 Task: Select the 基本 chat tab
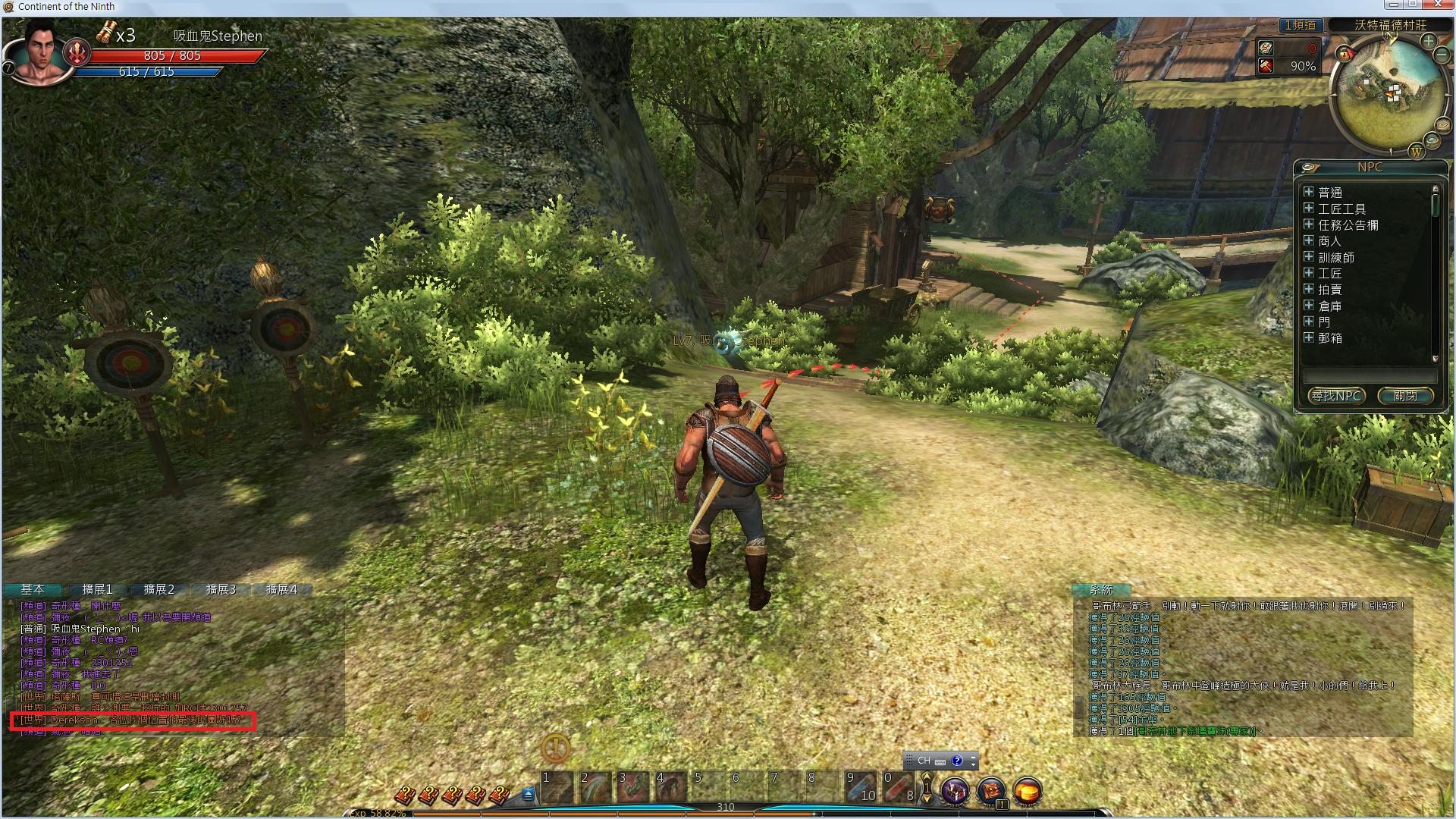[x=33, y=589]
